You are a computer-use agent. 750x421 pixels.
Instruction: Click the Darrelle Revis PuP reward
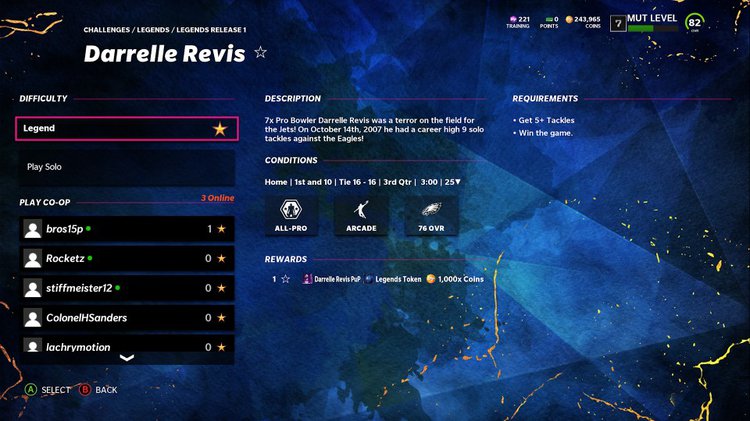[328, 279]
